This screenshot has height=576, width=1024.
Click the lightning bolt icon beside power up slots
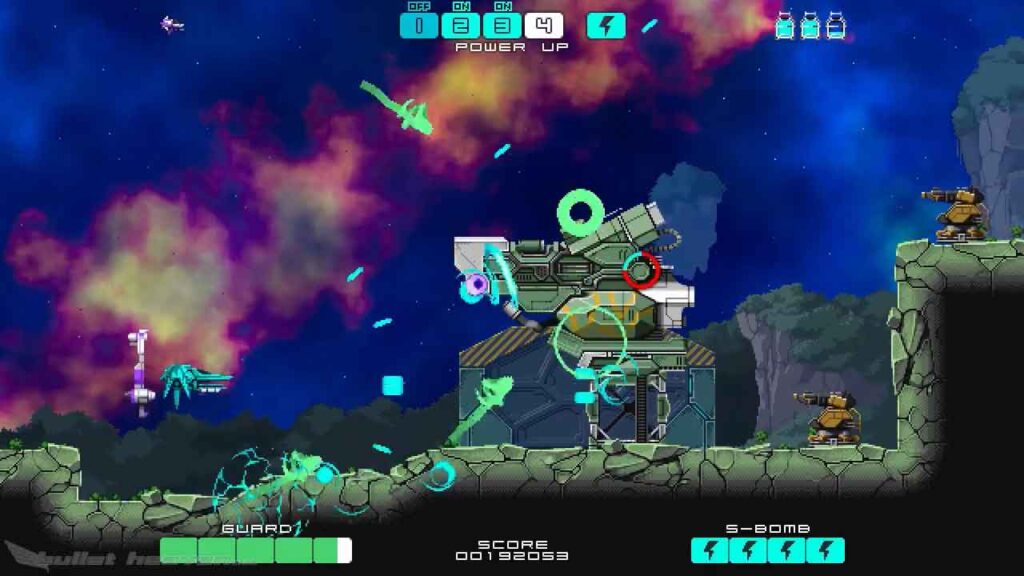tap(606, 26)
